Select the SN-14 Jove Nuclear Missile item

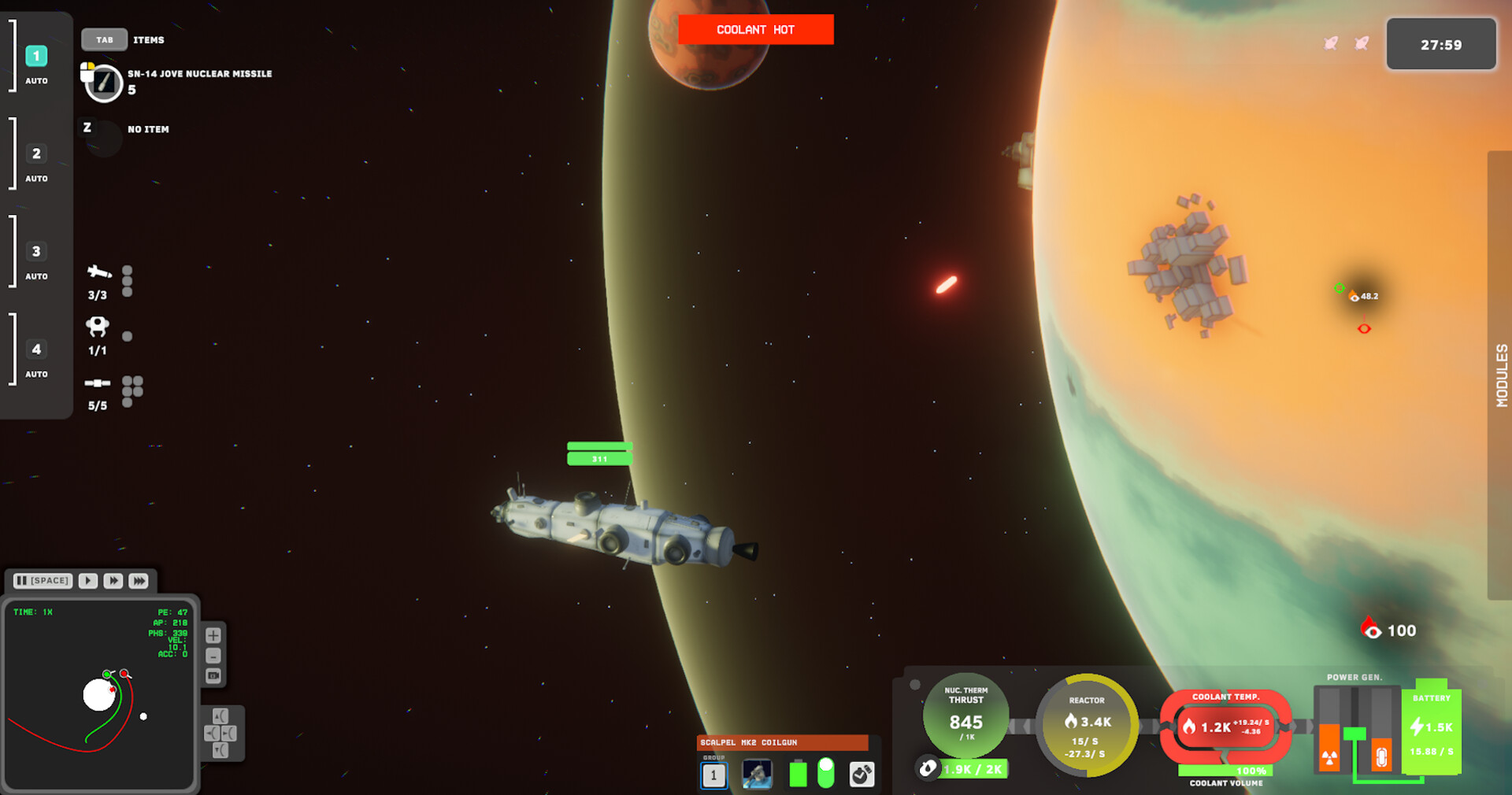click(104, 83)
